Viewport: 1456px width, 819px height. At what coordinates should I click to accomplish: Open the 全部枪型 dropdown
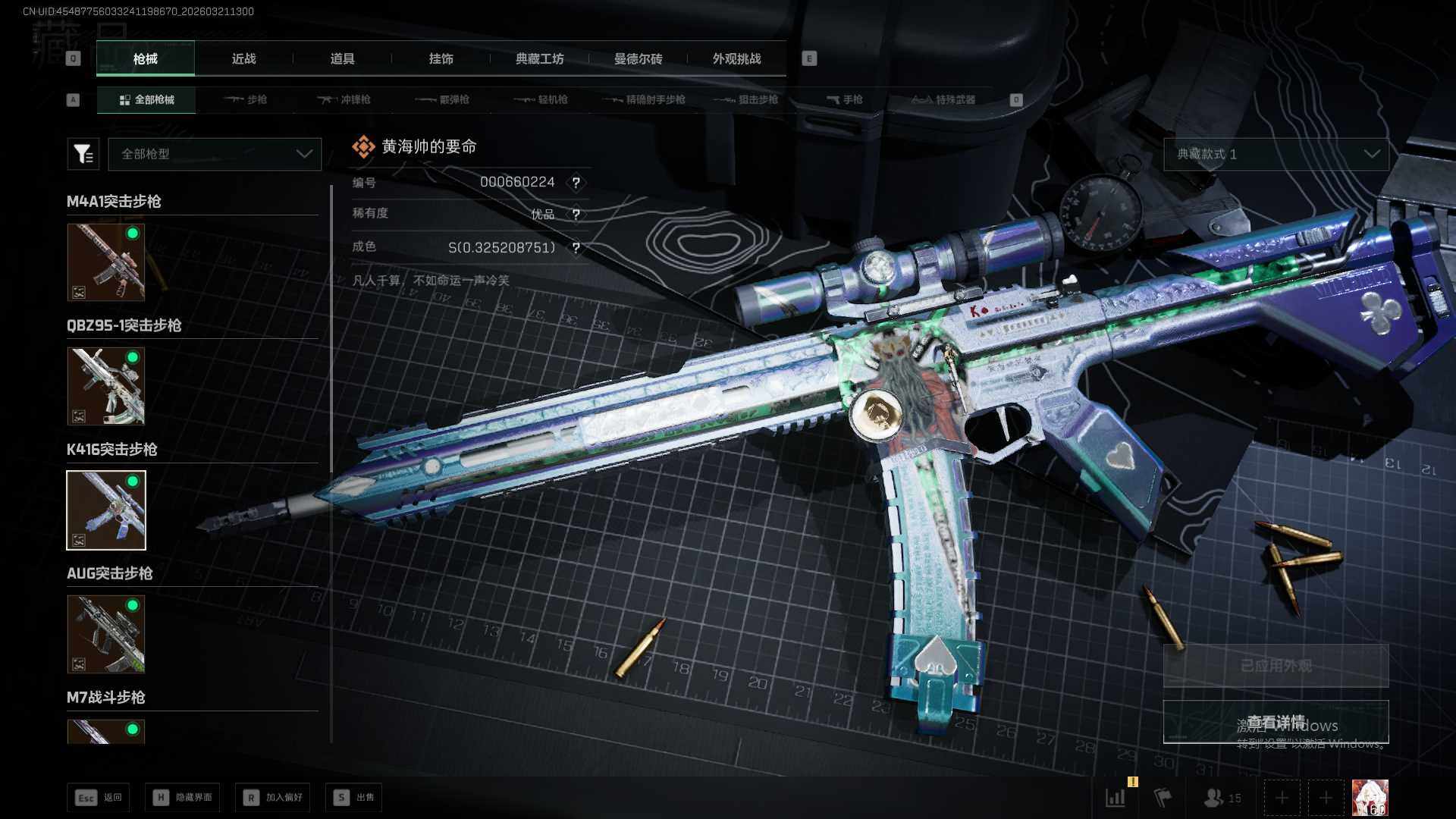point(215,154)
